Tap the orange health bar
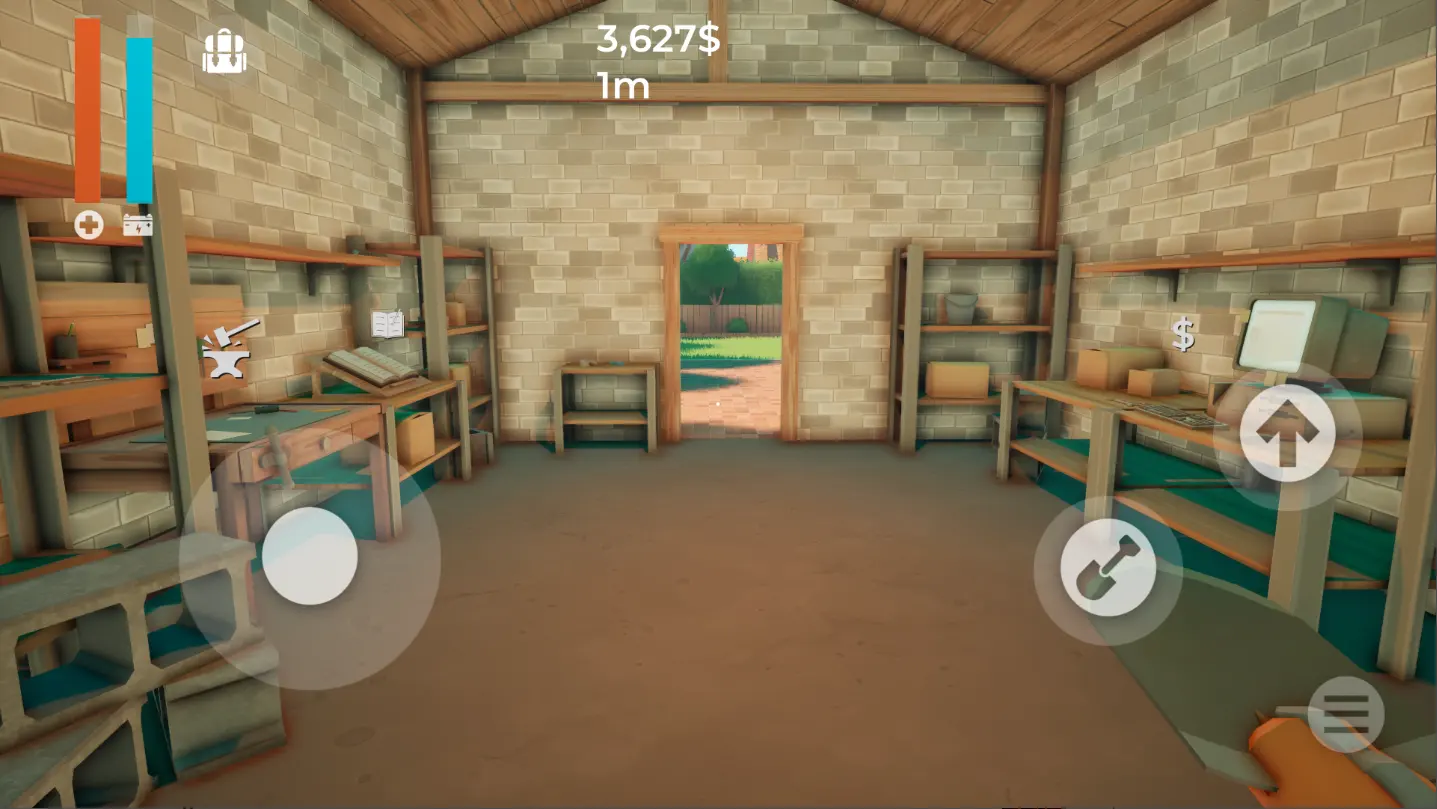 [x=87, y=110]
